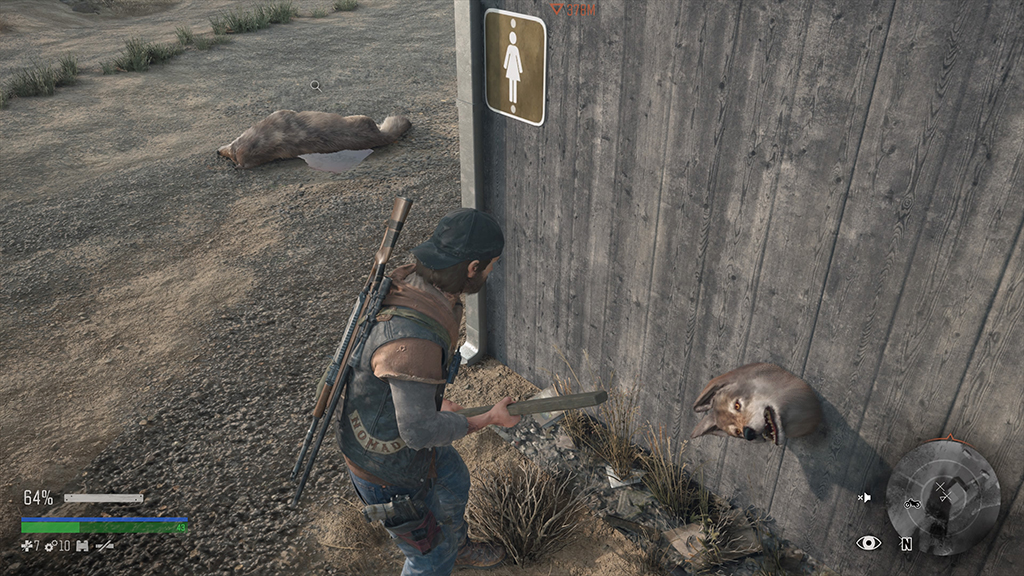Click the red objective distance marker
This screenshot has height=576, width=1024.
[574, 10]
